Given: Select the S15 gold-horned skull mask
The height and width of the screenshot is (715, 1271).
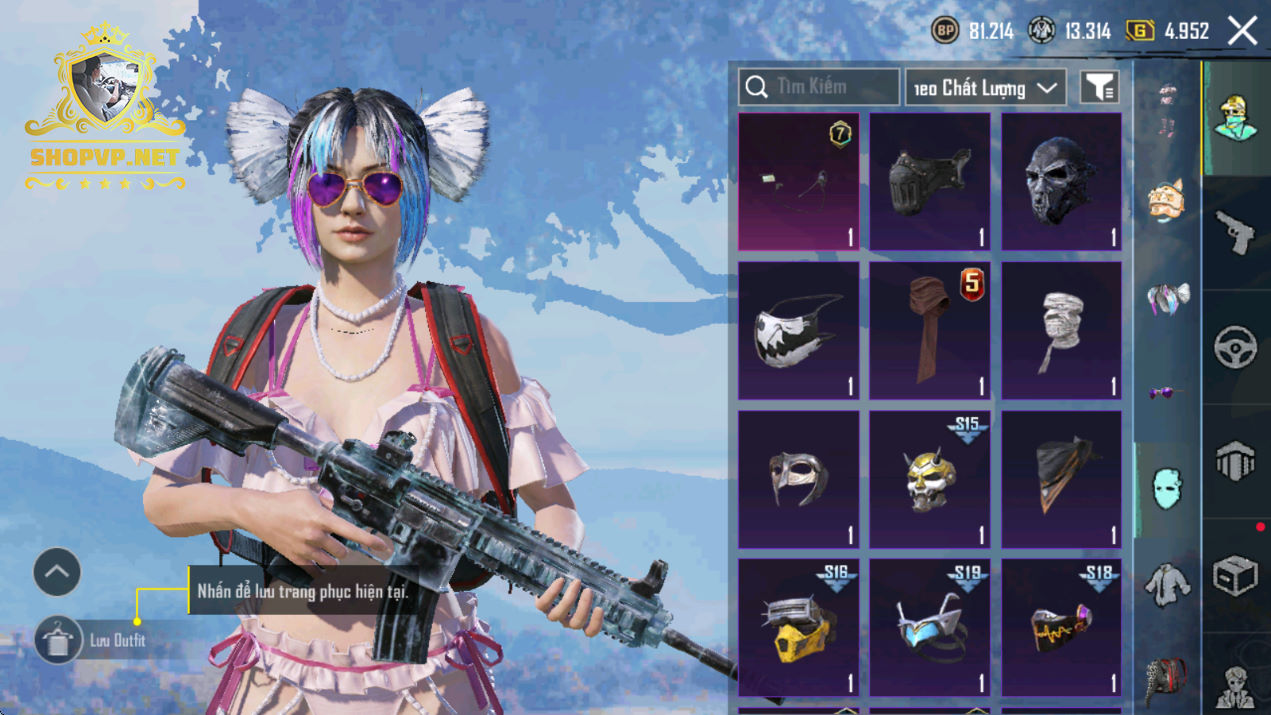Looking at the screenshot, I should pos(929,479).
